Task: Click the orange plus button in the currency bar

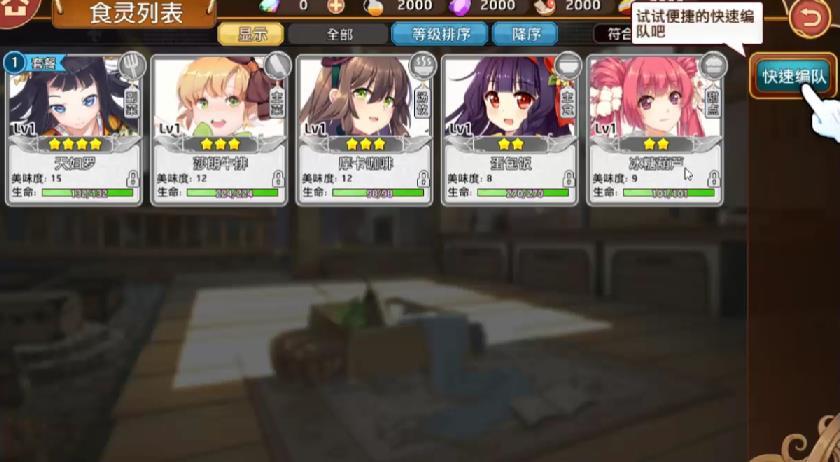Action: (335, 6)
